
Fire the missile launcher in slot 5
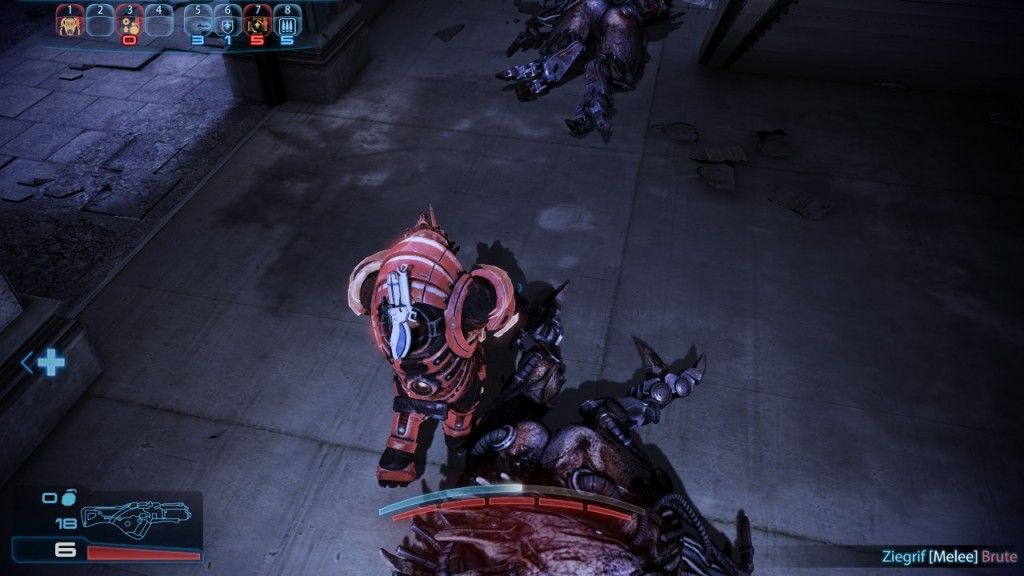[198, 24]
